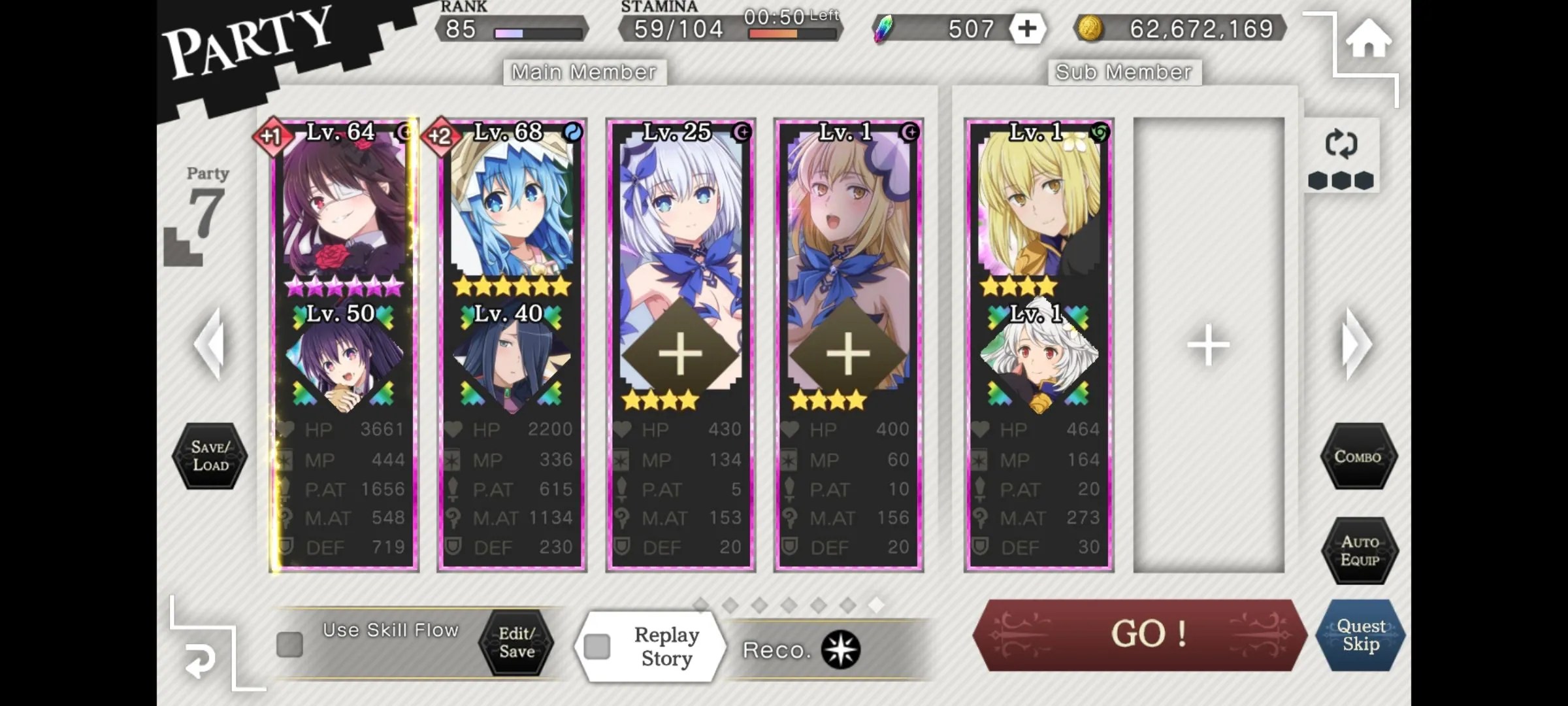
Task: Show the Combo details
Action: (1358, 456)
